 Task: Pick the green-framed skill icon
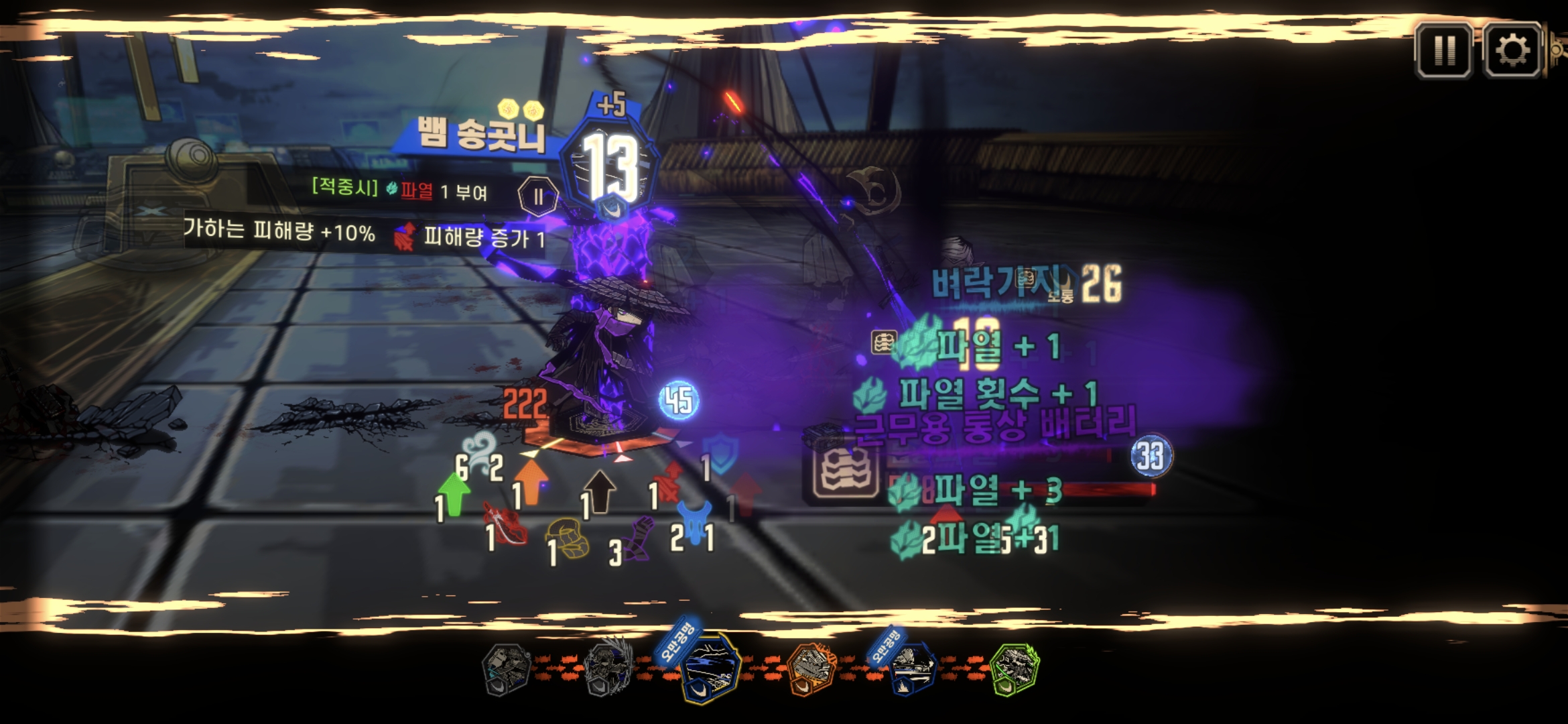tap(1015, 667)
